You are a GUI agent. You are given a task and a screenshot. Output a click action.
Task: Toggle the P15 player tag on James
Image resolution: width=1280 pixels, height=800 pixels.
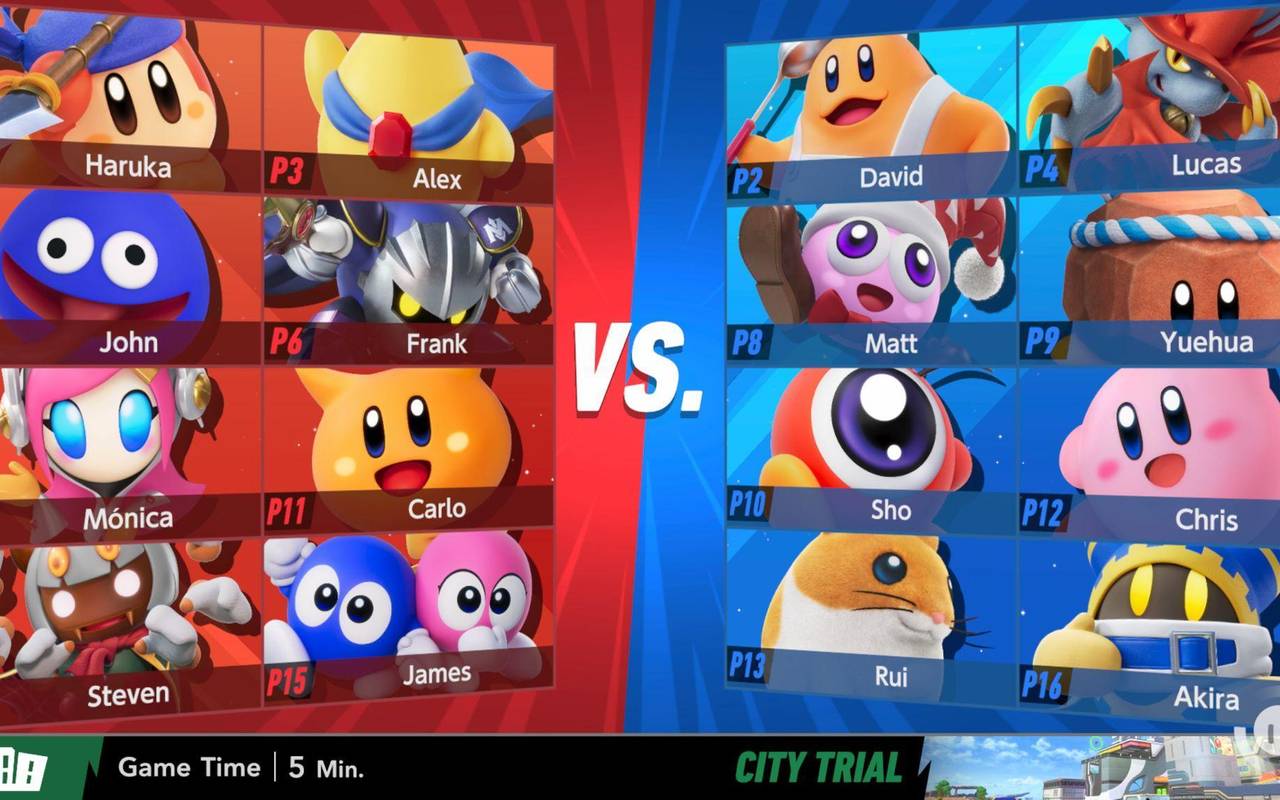(290, 677)
